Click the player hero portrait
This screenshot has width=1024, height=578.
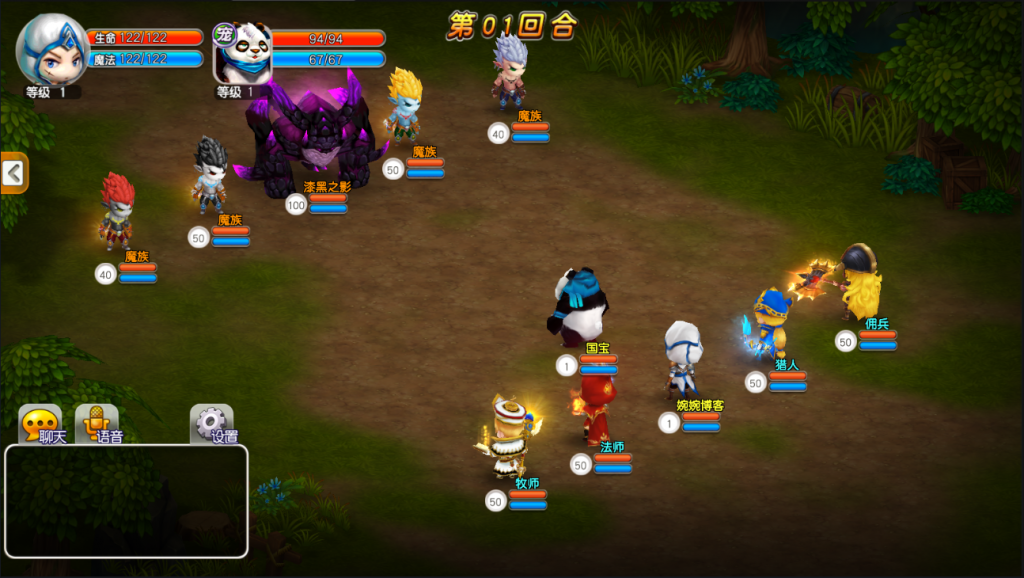pyautogui.click(x=52, y=50)
